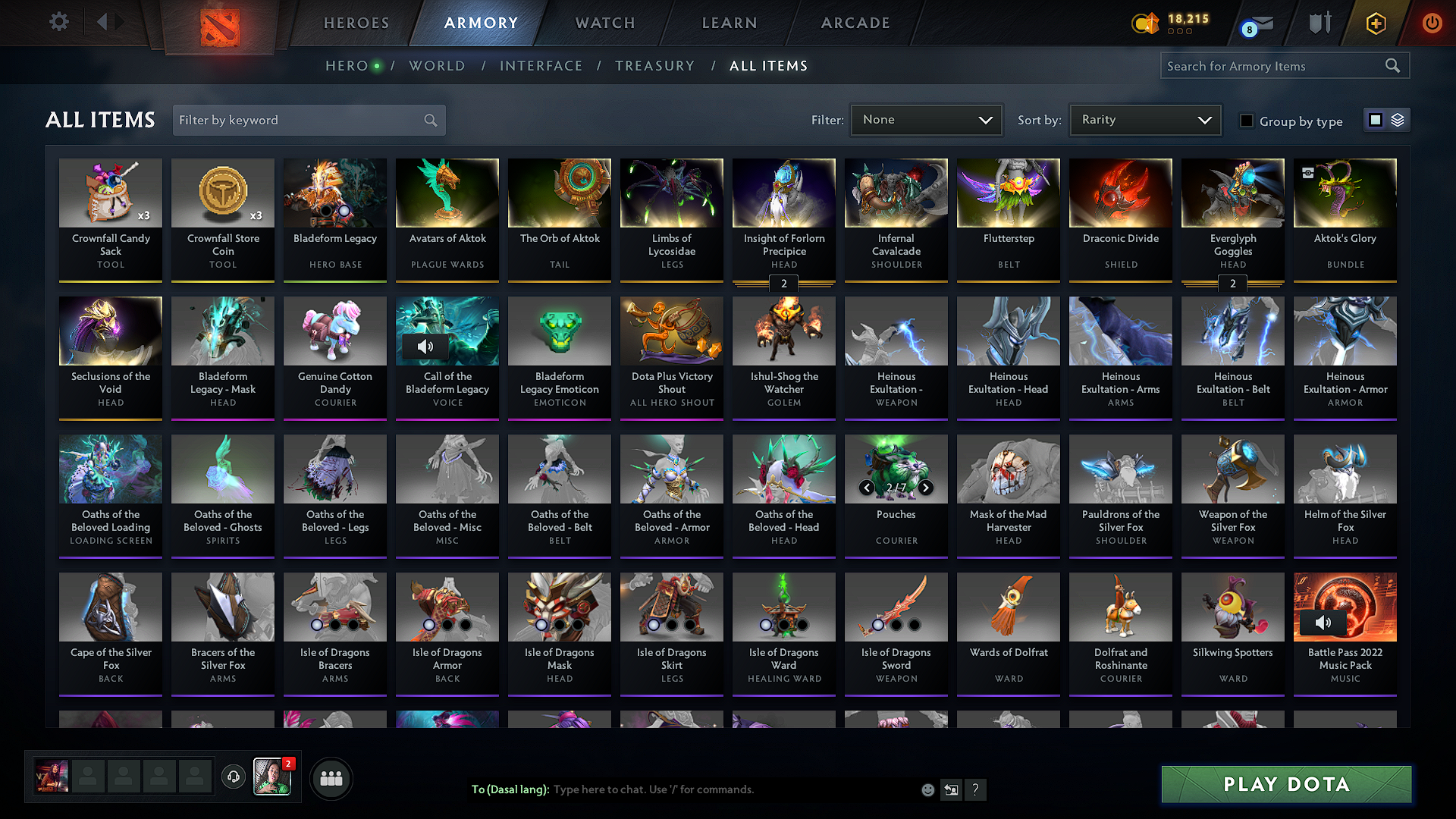Open the Dota Plus hexagon plus icon
This screenshot has height=819, width=1456.
1375,23
